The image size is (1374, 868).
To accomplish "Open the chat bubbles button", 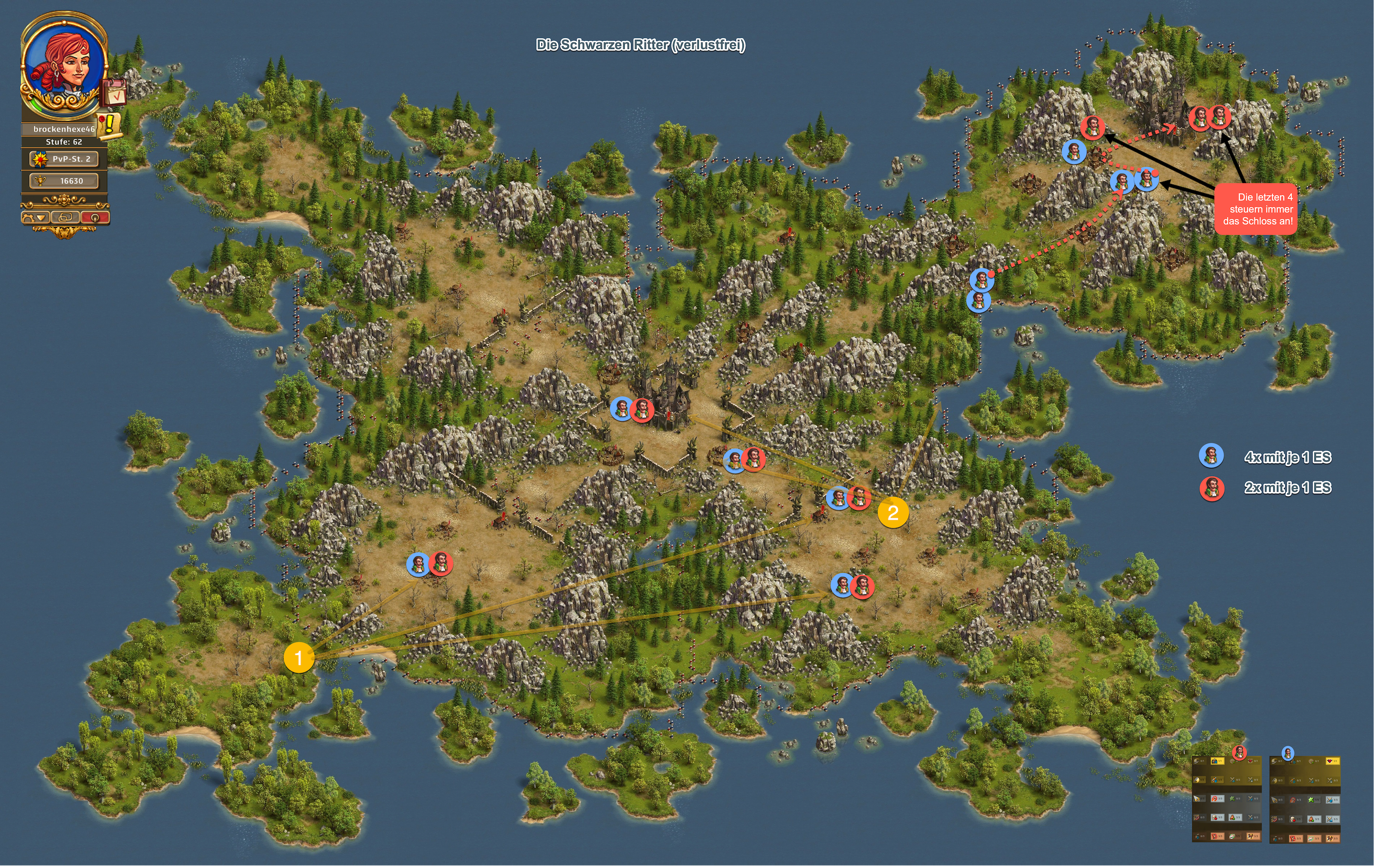I will [x=65, y=217].
